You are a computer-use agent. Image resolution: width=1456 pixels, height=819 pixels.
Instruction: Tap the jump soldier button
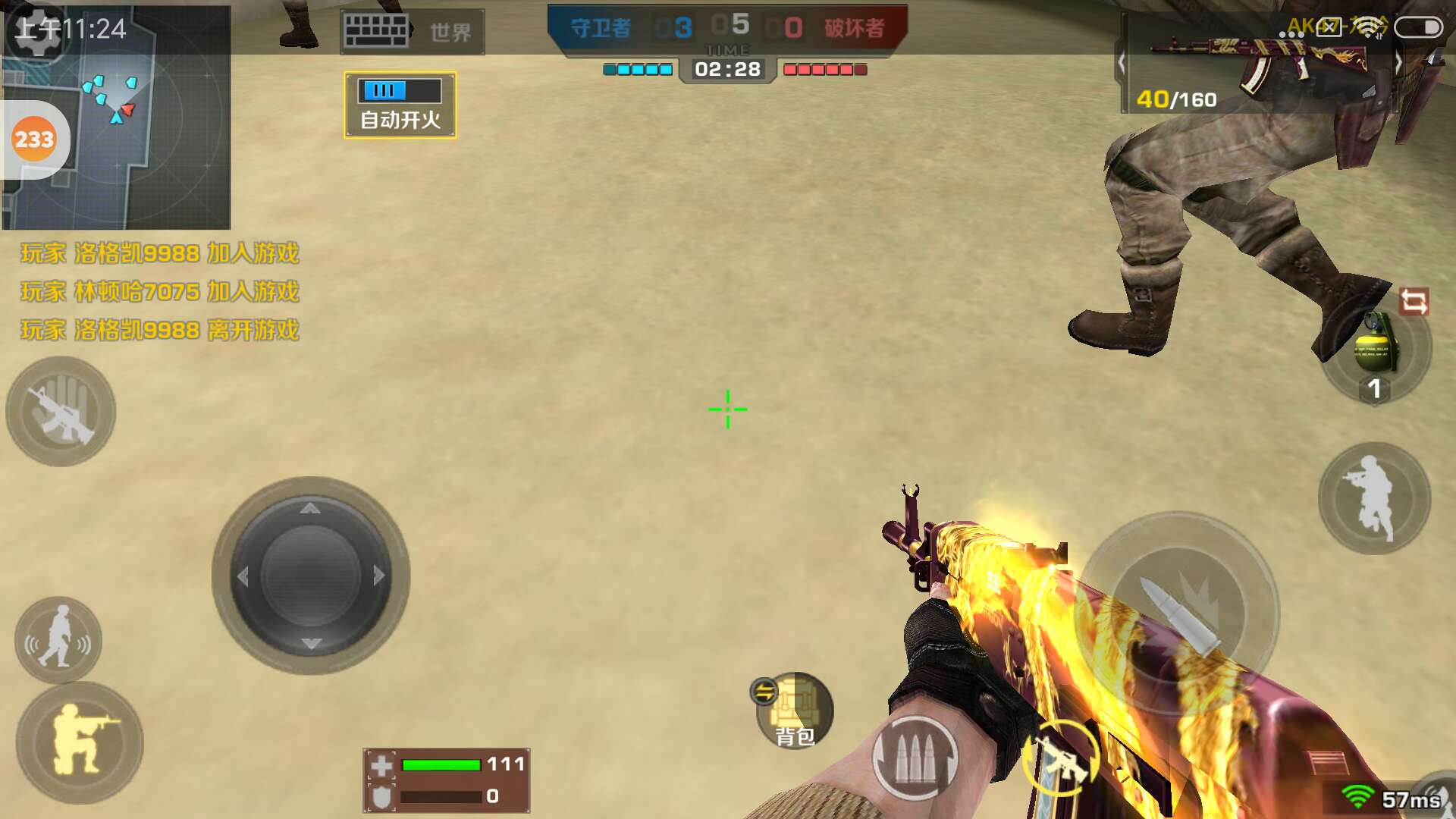(1375, 498)
